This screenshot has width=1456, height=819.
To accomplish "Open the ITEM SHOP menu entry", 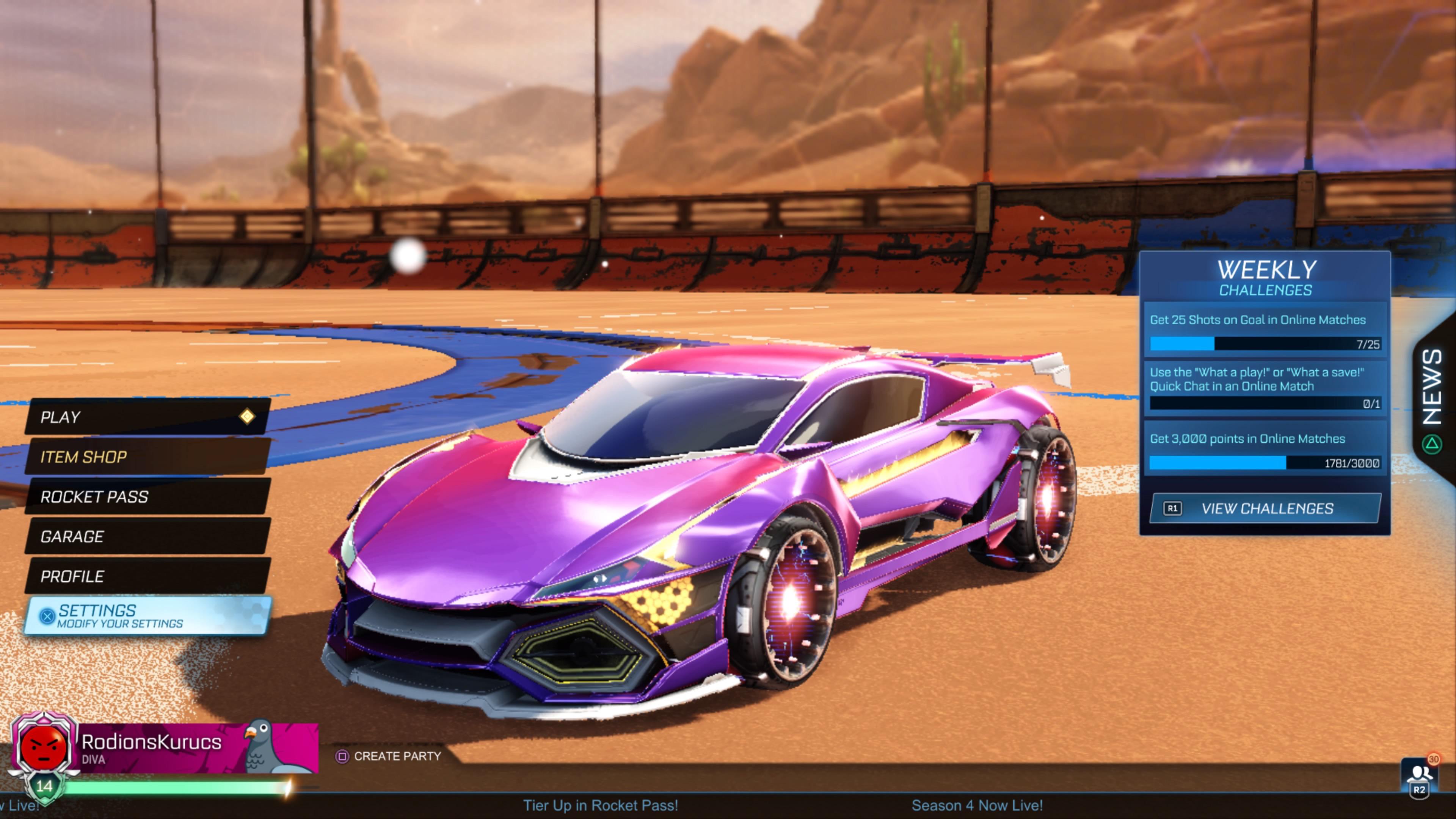I will (84, 457).
